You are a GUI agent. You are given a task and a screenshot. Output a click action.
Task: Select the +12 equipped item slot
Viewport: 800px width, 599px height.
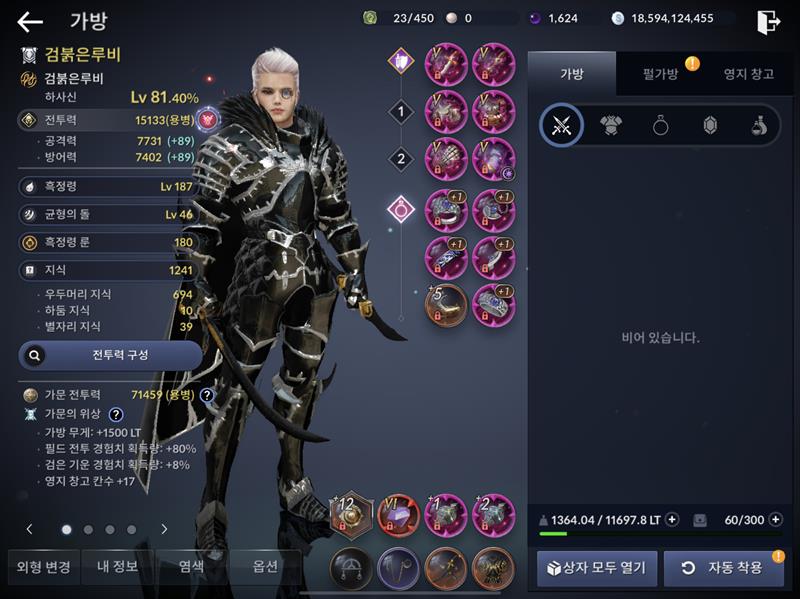click(352, 513)
